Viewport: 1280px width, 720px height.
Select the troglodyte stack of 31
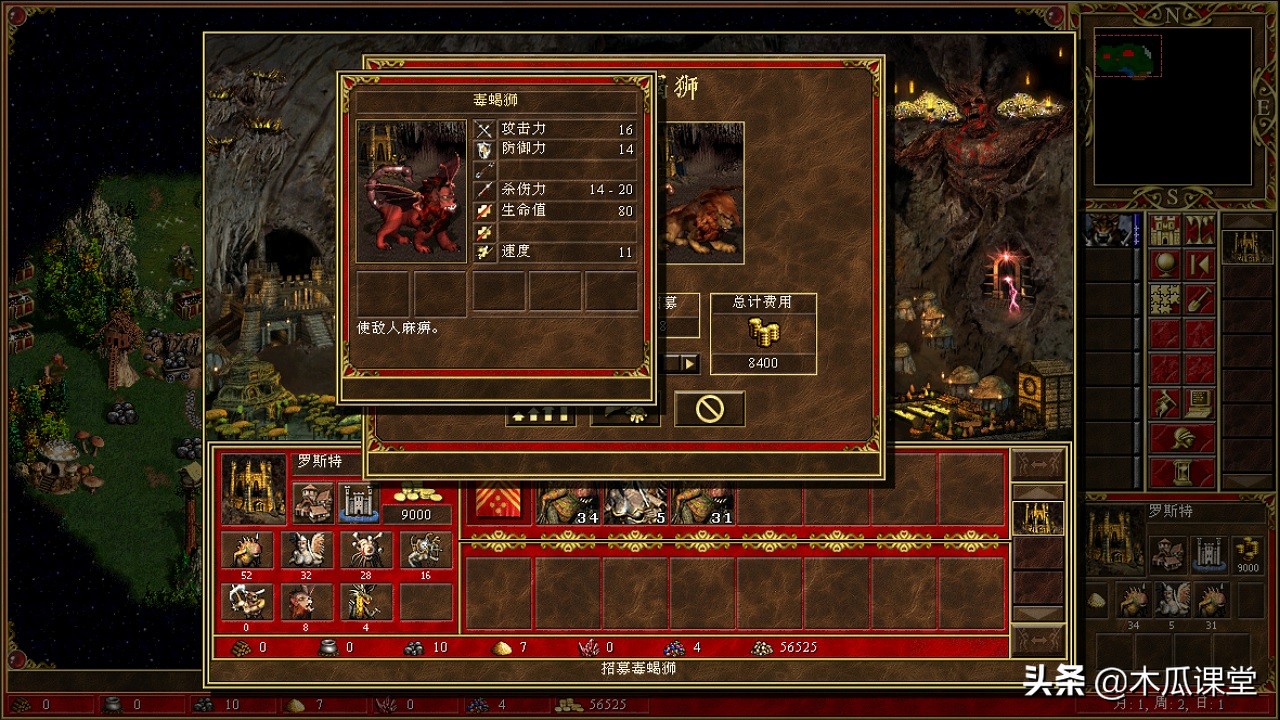(702, 504)
